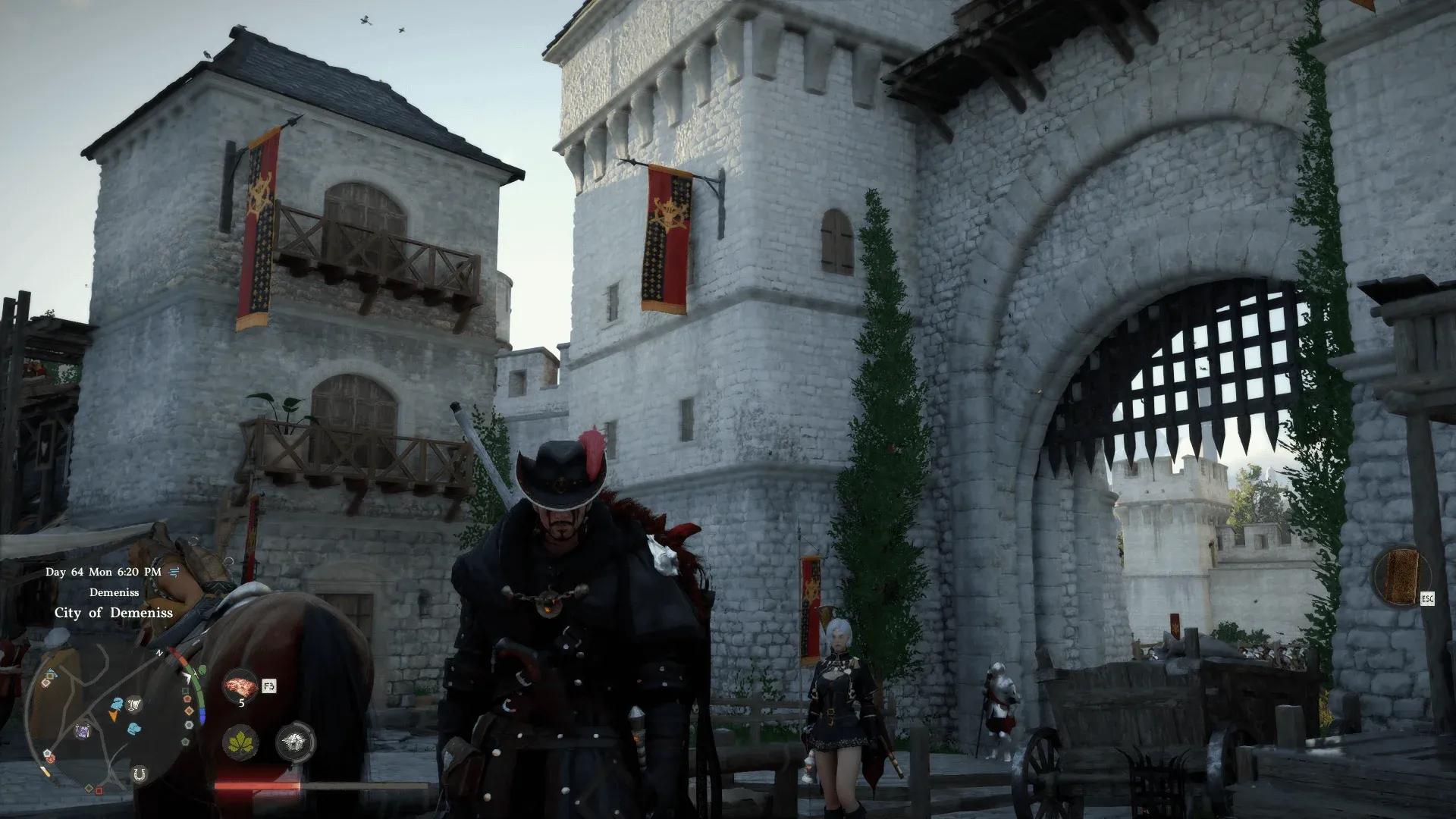Click the gray hexagon marker on minimap edge

pyautogui.click(x=189, y=724)
